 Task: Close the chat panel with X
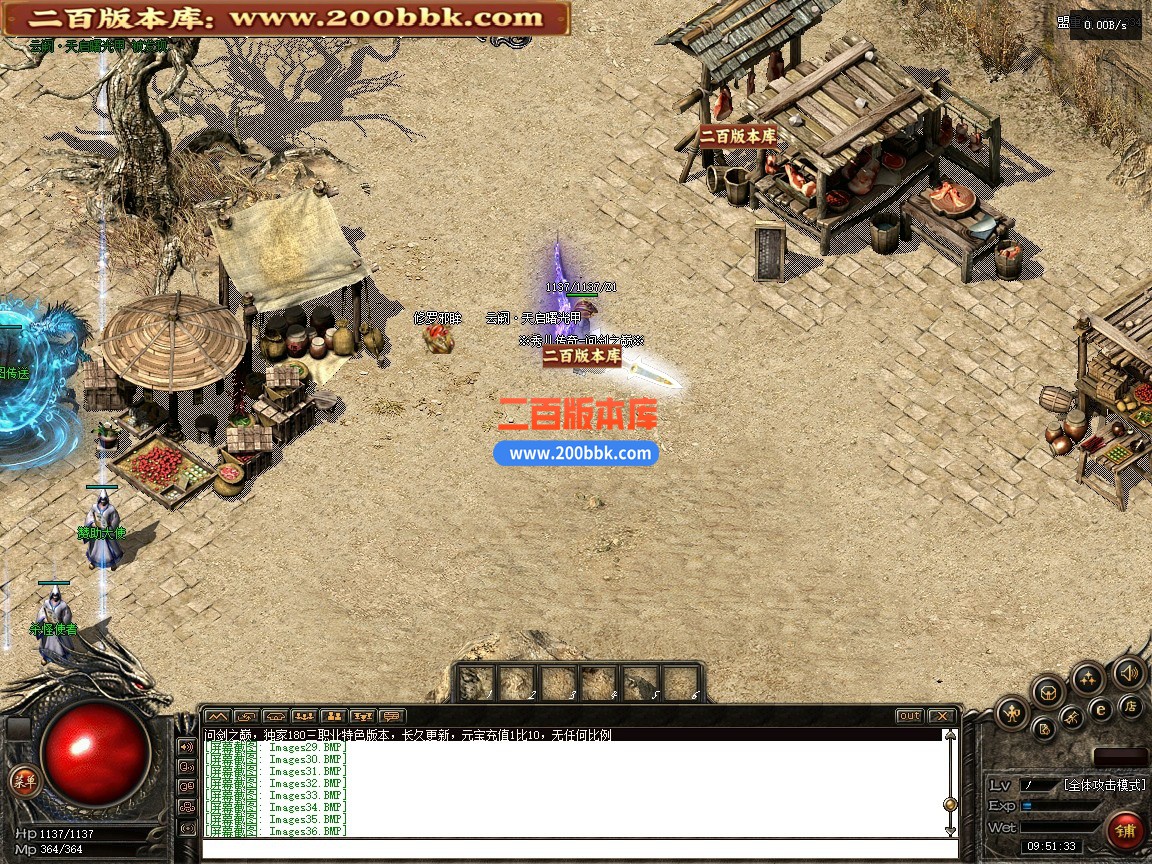(x=941, y=716)
